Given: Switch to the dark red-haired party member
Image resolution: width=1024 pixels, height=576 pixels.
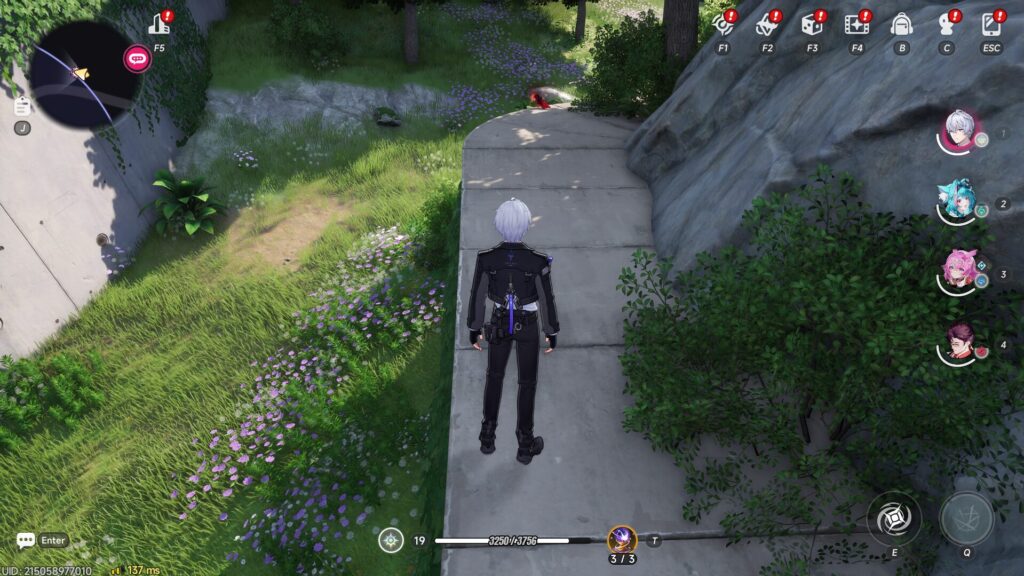Looking at the screenshot, I should point(959,343).
